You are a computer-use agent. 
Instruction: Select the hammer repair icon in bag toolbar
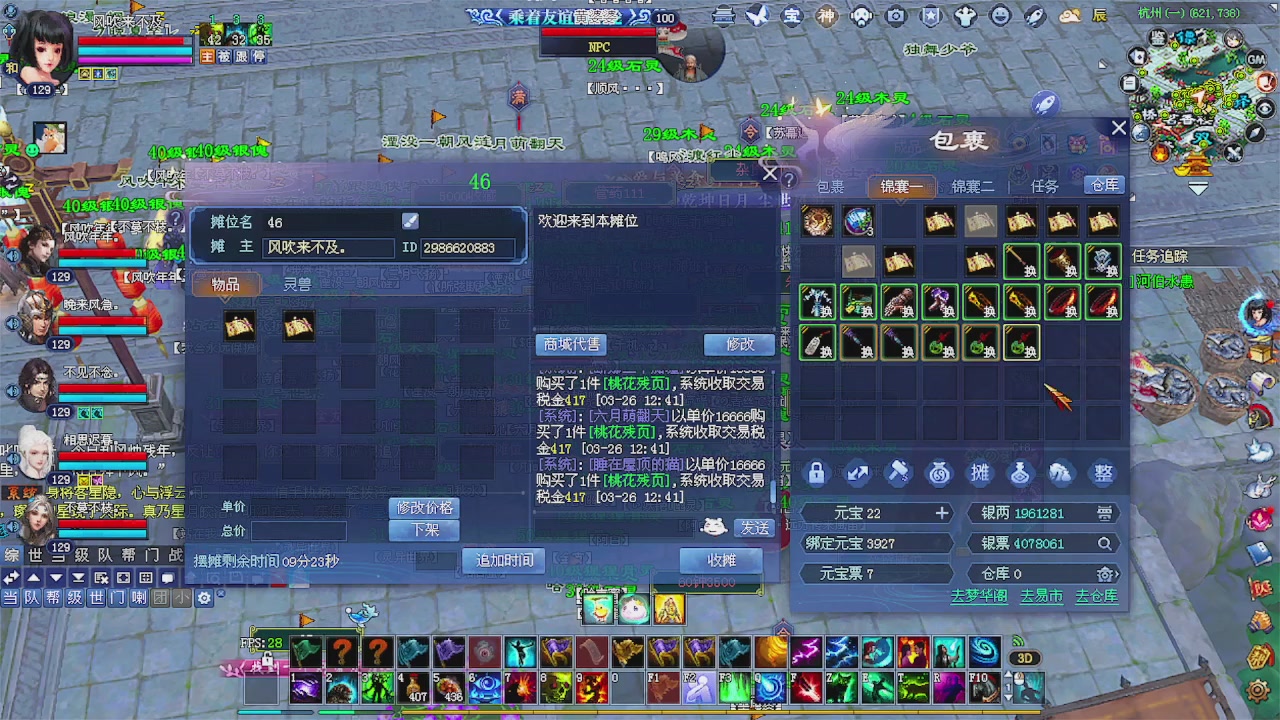coord(897,473)
